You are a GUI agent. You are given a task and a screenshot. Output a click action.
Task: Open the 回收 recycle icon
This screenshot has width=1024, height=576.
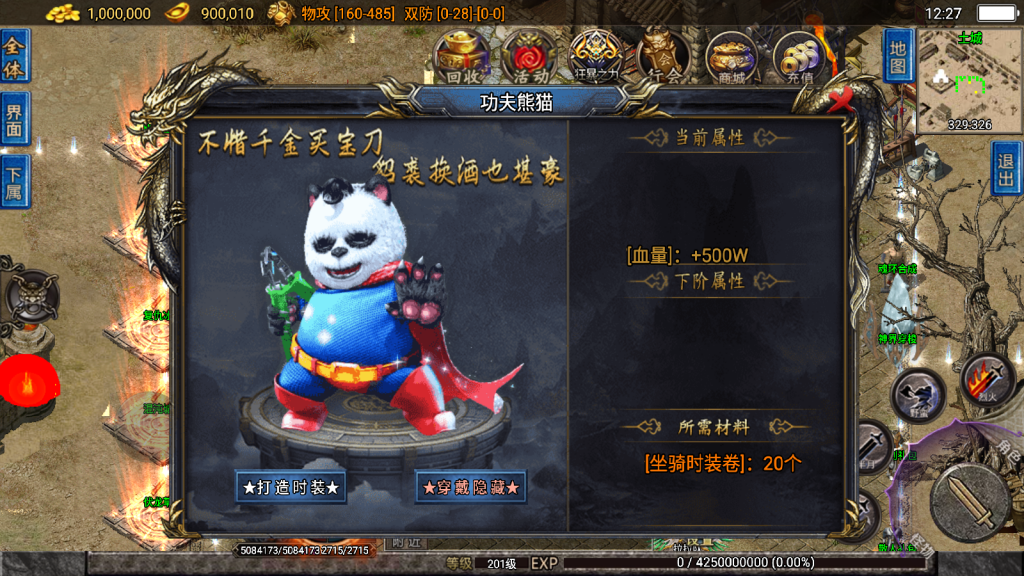point(461,57)
